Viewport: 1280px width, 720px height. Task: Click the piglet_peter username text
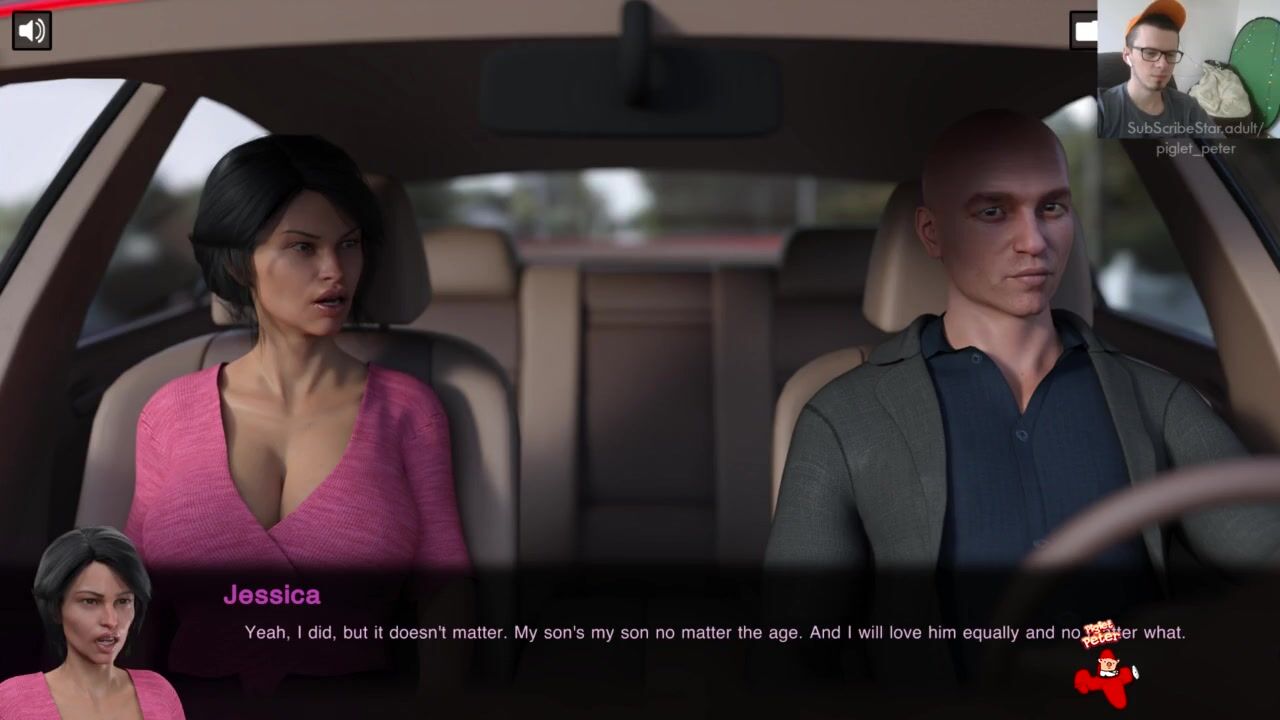click(x=1194, y=148)
